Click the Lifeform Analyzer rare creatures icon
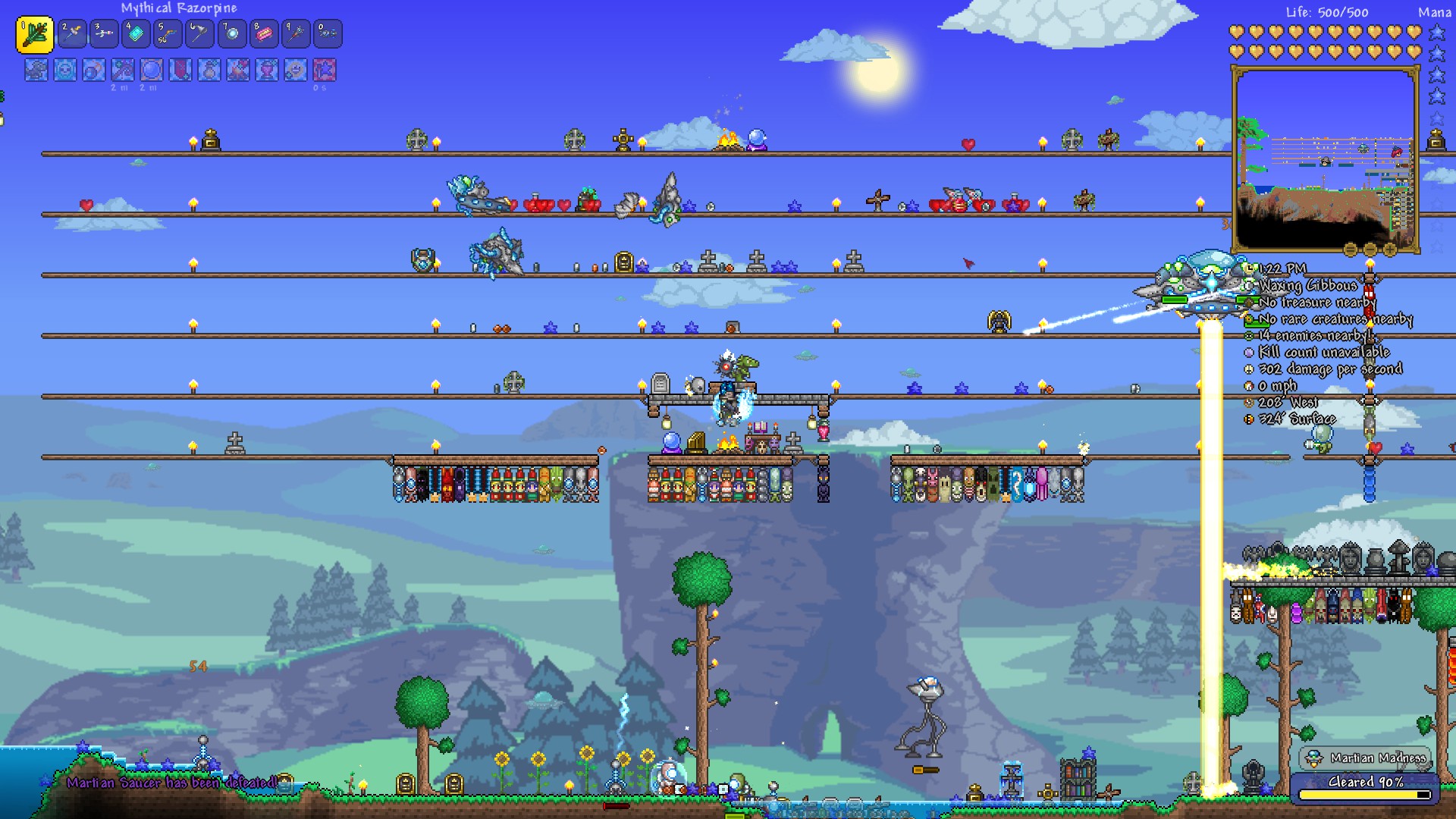The height and width of the screenshot is (819, 1456). (x=1251, y=318)
